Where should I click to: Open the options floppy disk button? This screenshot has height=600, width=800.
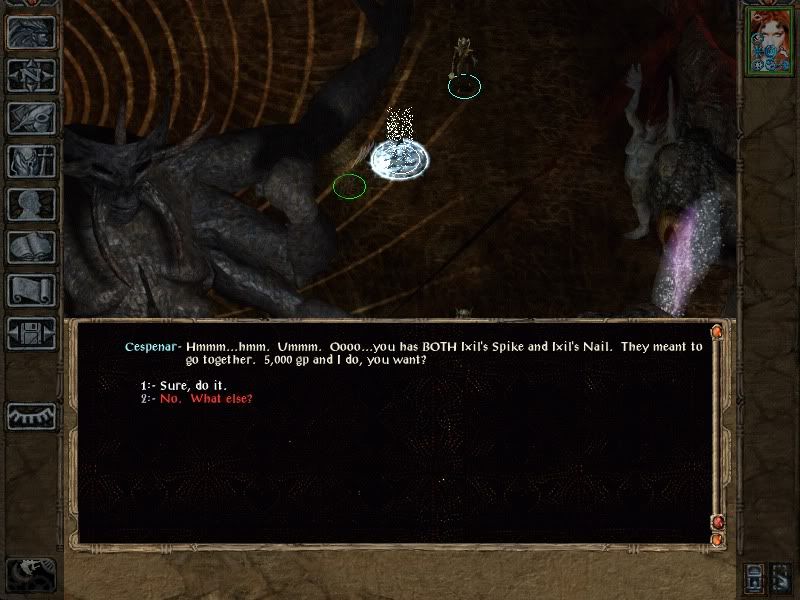coord(32,333)
